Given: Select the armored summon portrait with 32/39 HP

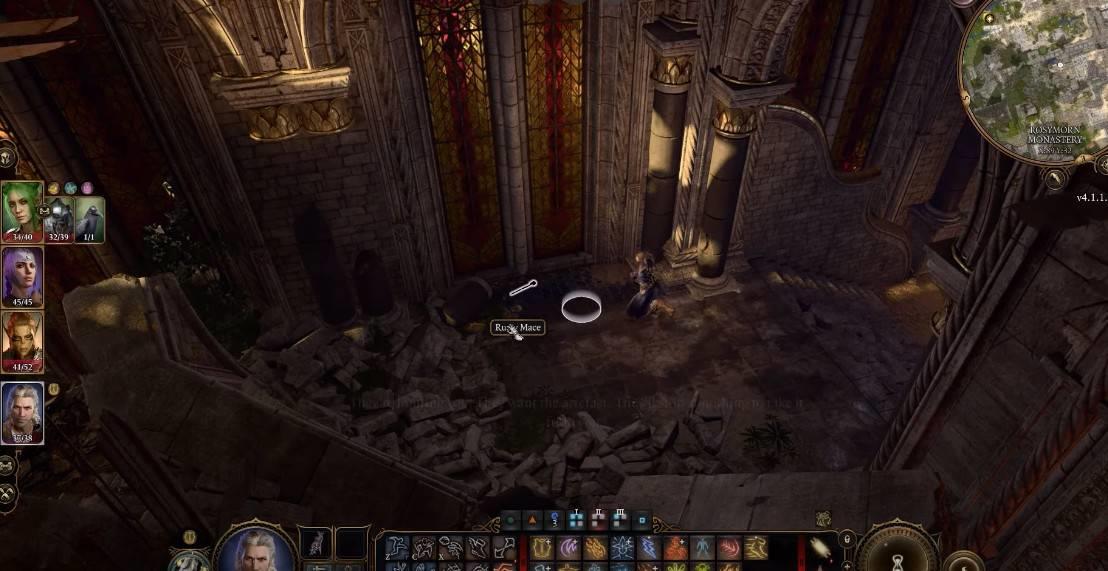Looking at the screenshot, I should (59, 215).
